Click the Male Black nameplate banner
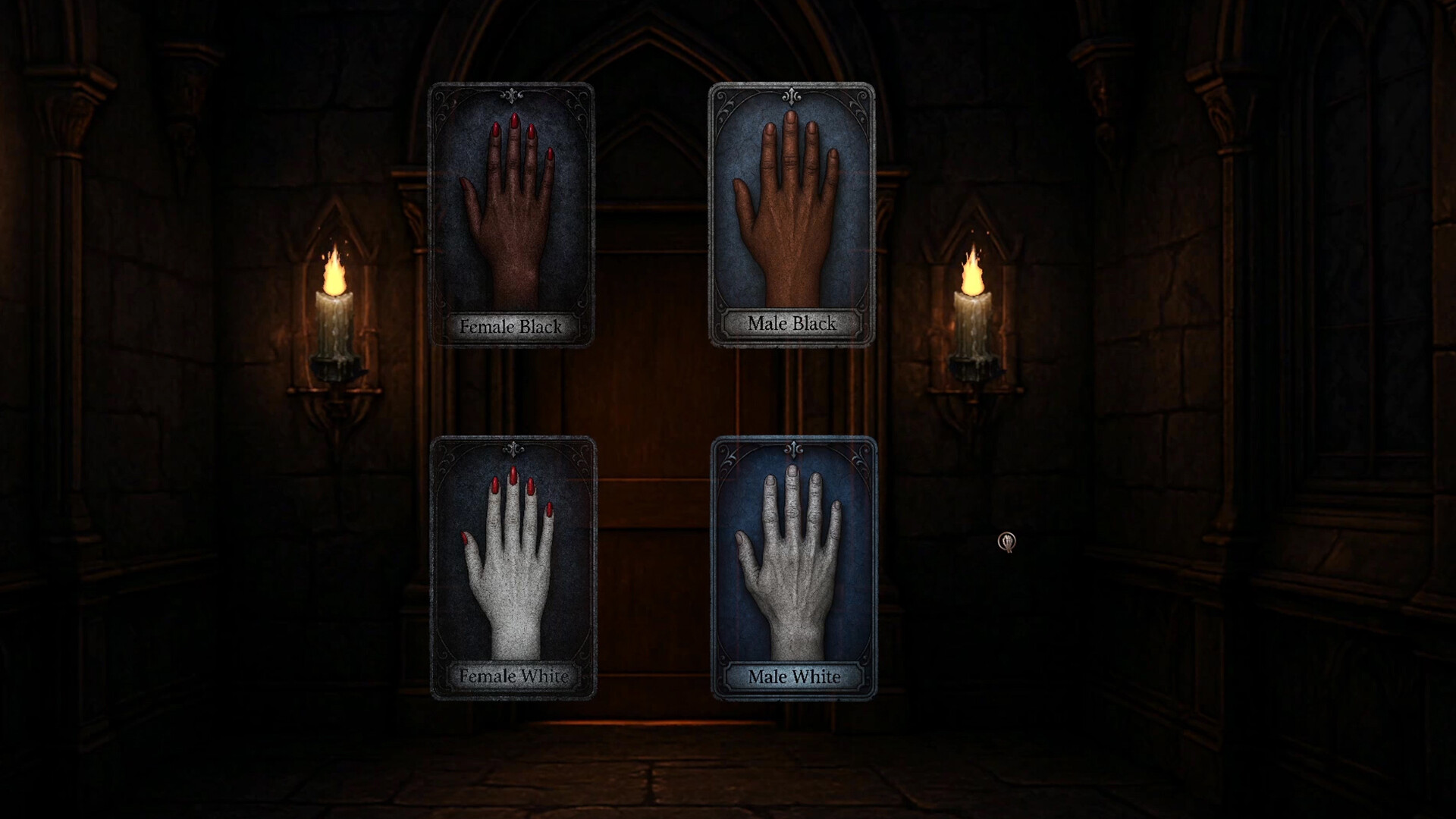Screen dimensions: 1456x819 tap(792, 325)
